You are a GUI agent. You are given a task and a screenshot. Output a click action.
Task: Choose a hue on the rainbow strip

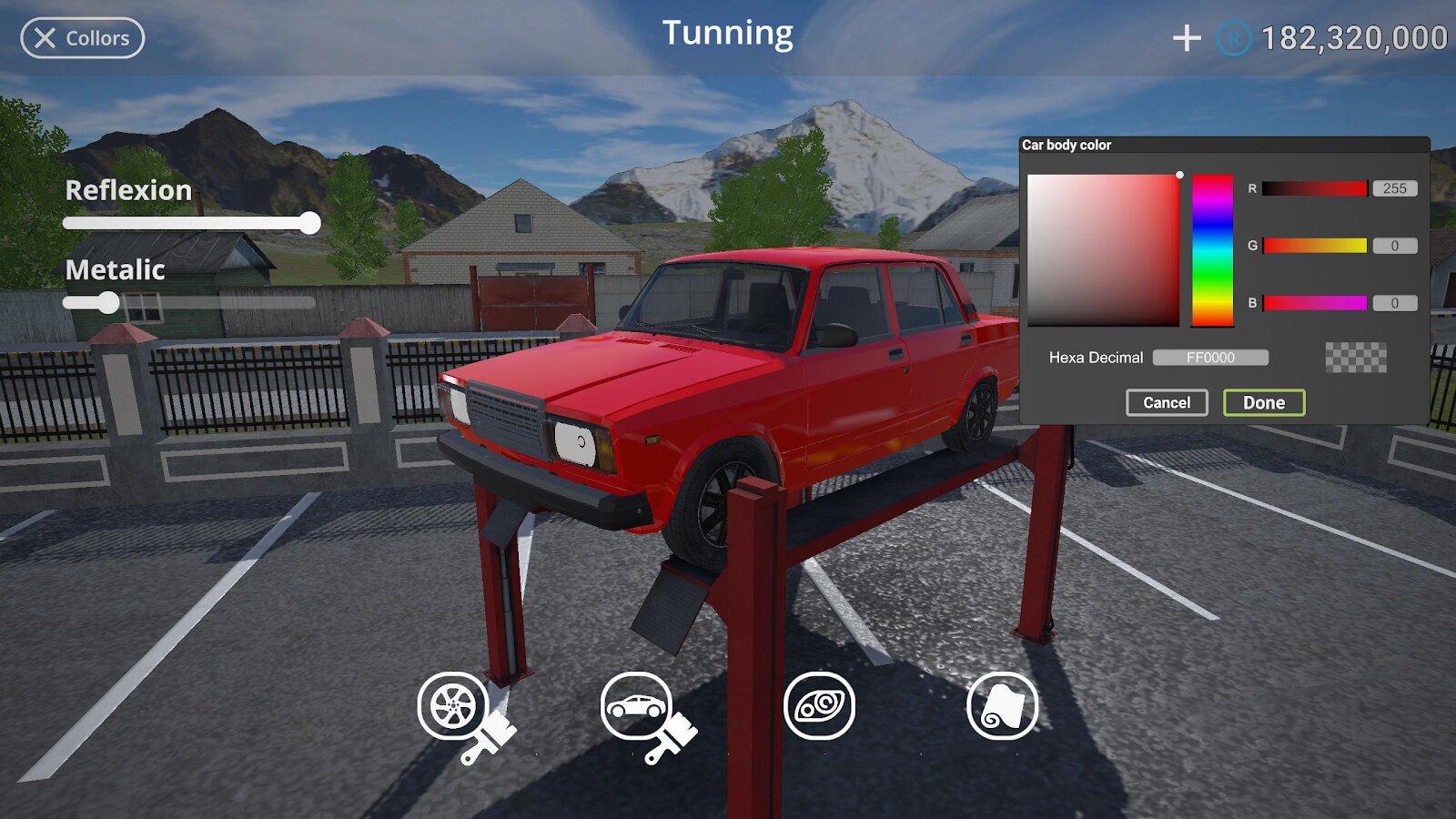point(1212,250)
